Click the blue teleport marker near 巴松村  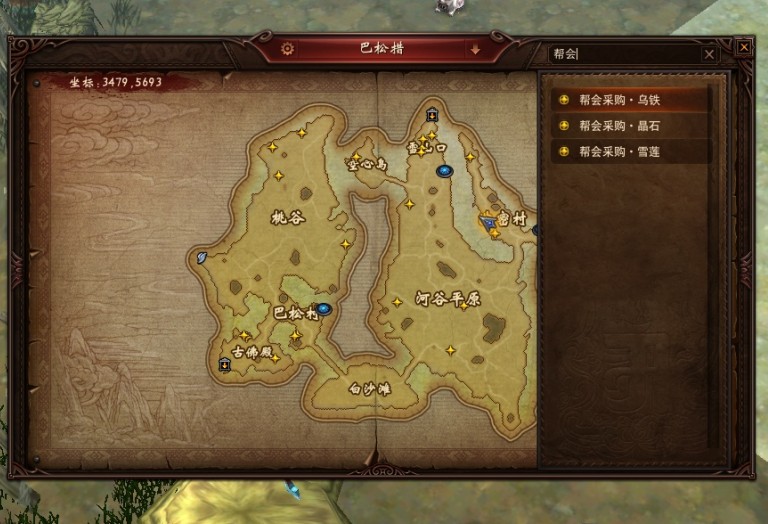point(324,309)
